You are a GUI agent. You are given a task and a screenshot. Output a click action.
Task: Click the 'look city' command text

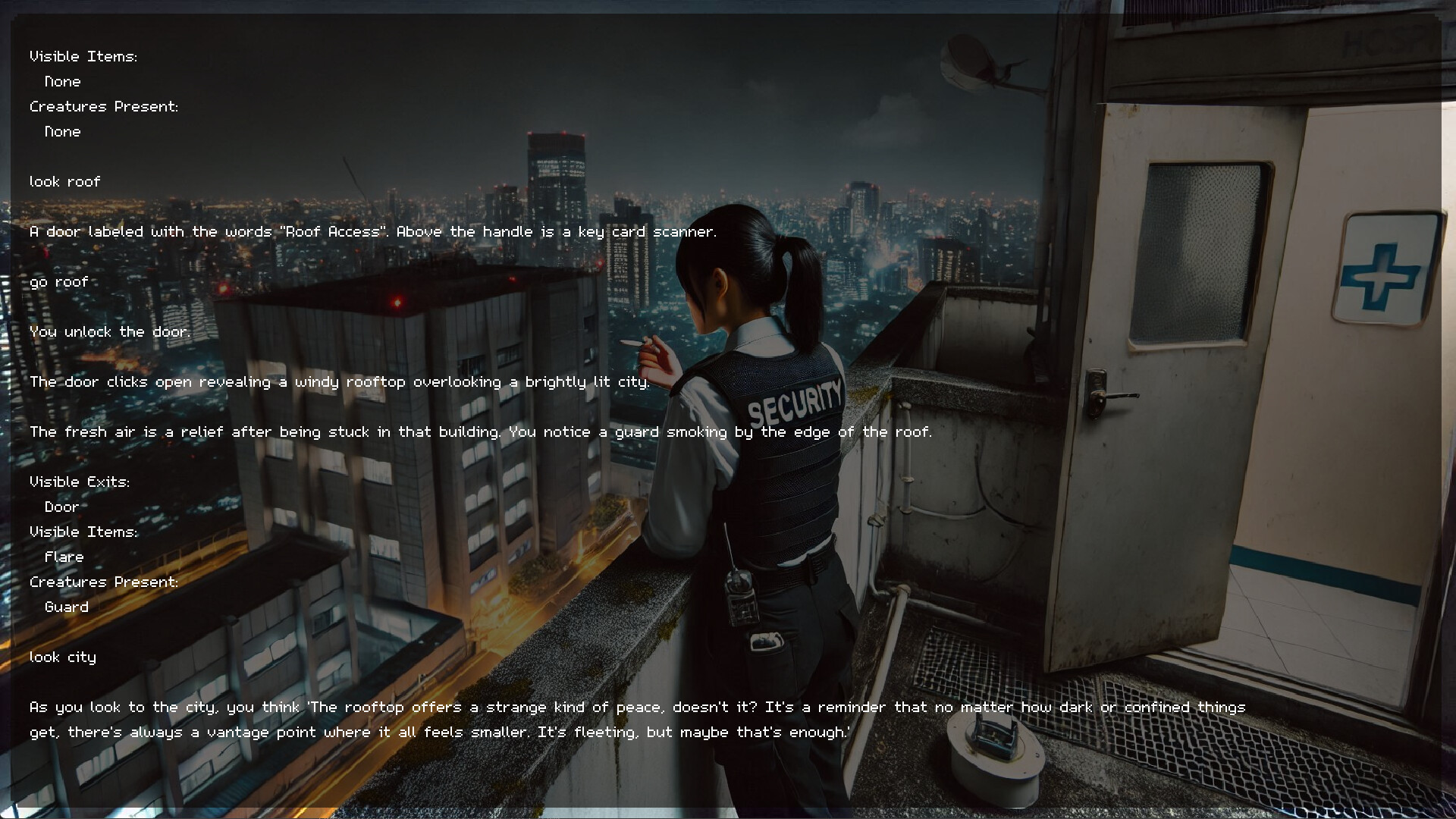(x=63, y=657)
